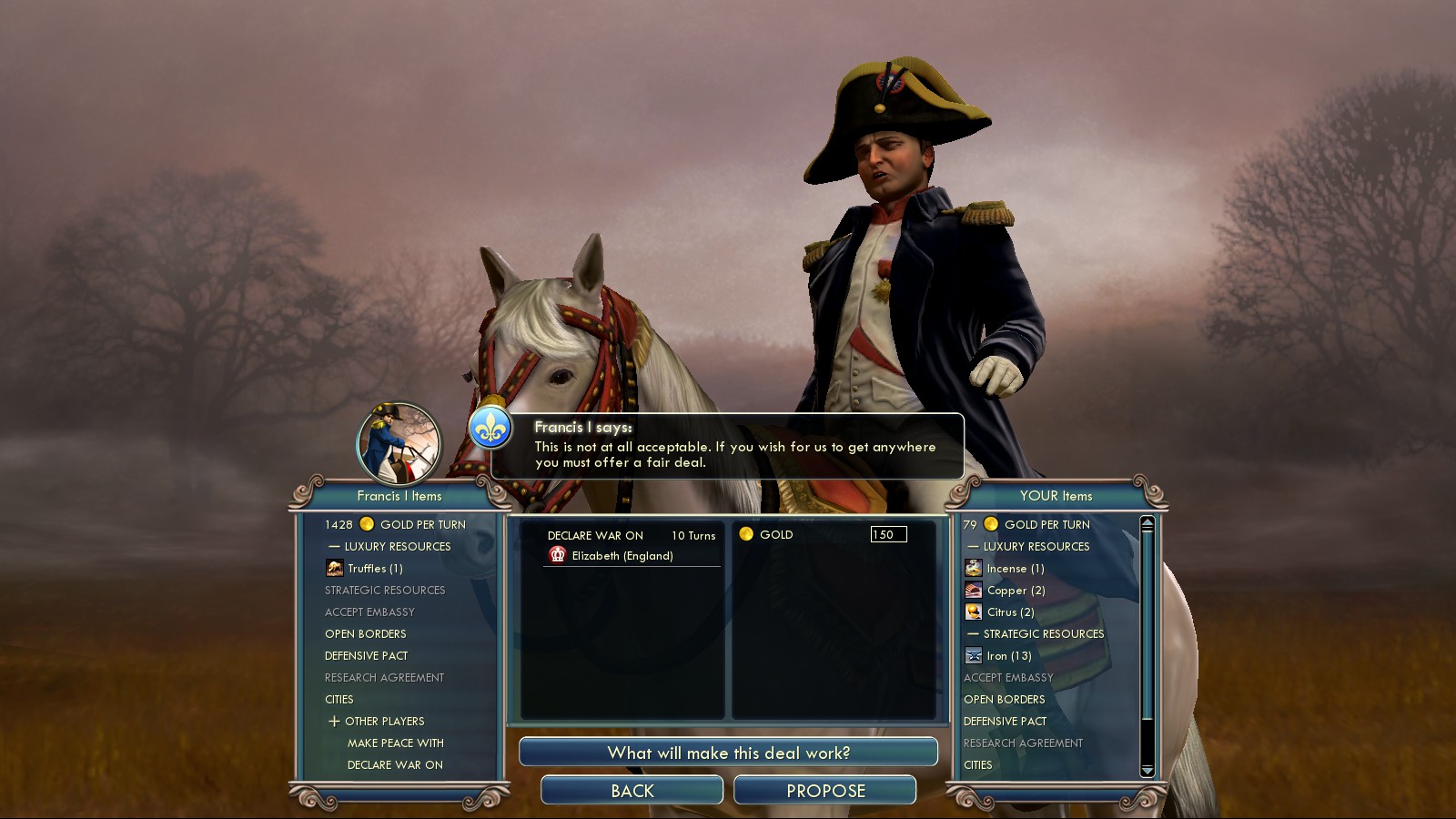This screenshot has height=819, width=1456.
Task: Add Francis I's Truffles to the trade
Action: [374, 569]
